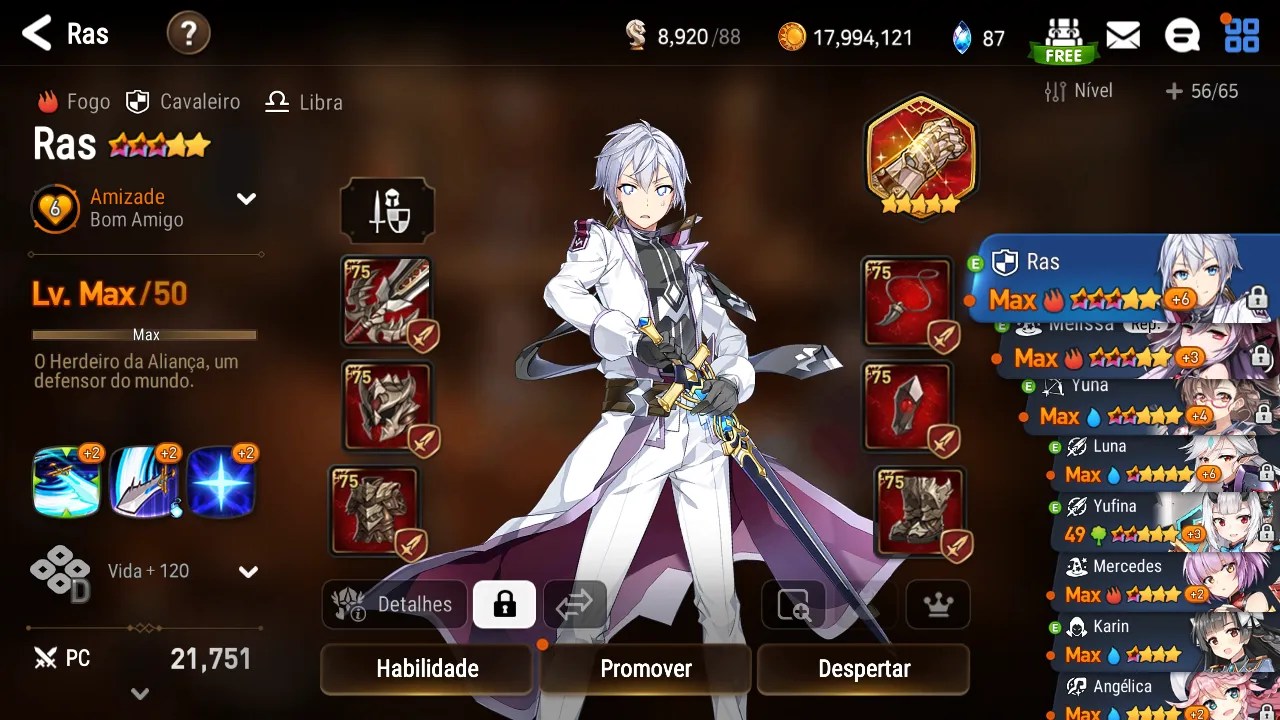The image size is (1280, 720).
Task: Show hero Detalhes
Action: pyautogui.click(x=396, y=604)
